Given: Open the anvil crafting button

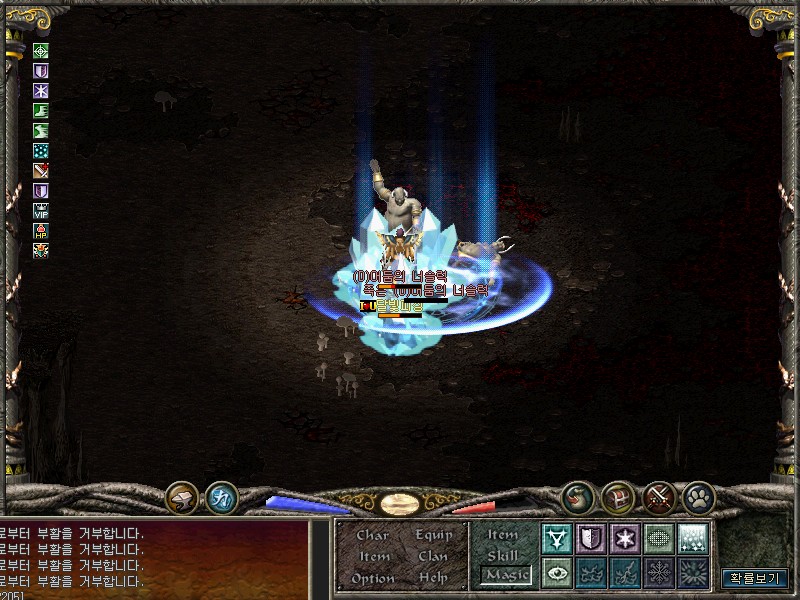Looking at the screenshot, I should [x=182, y=497].
